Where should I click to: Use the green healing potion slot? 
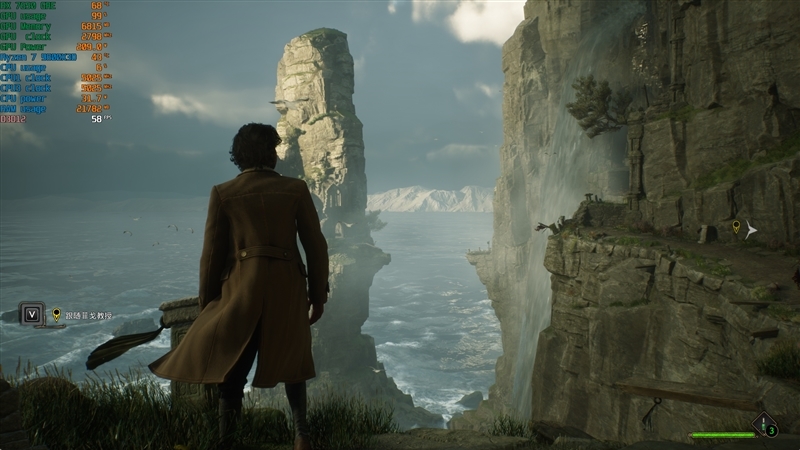pyautogui.click(x=765, y=425)
